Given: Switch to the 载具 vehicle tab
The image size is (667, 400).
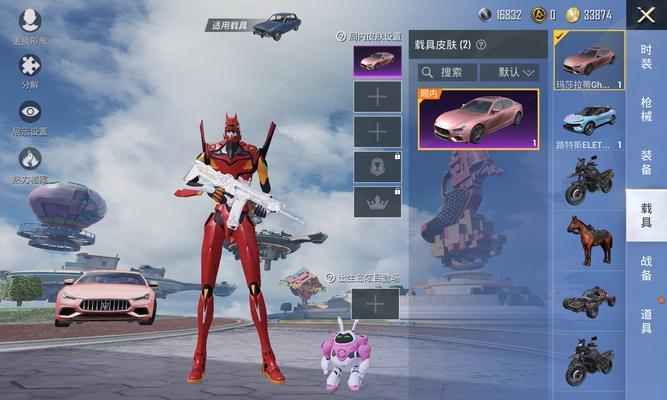Looking at the screenshot, I should point(647,215).
